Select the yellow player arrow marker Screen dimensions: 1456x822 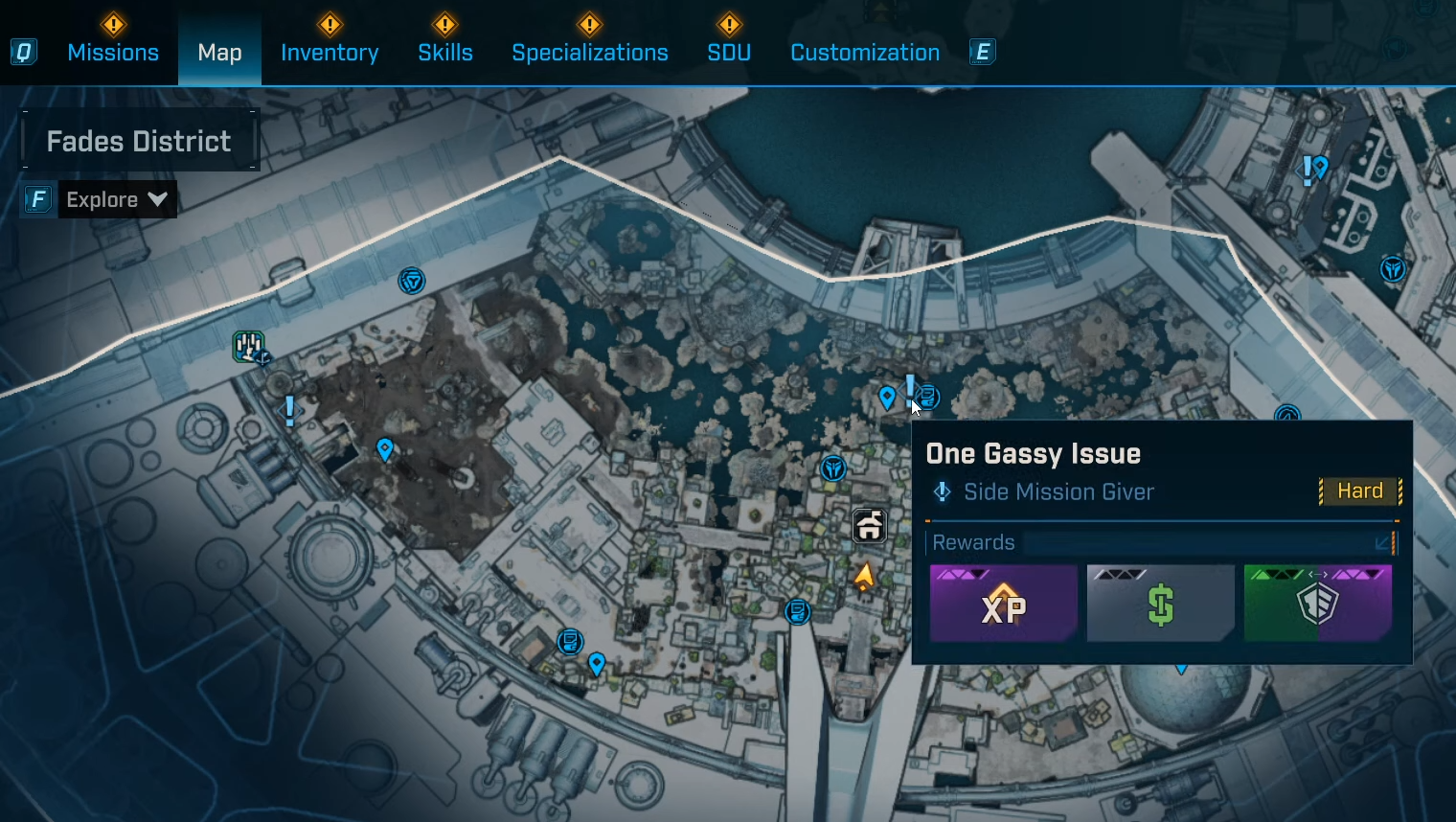864,576
